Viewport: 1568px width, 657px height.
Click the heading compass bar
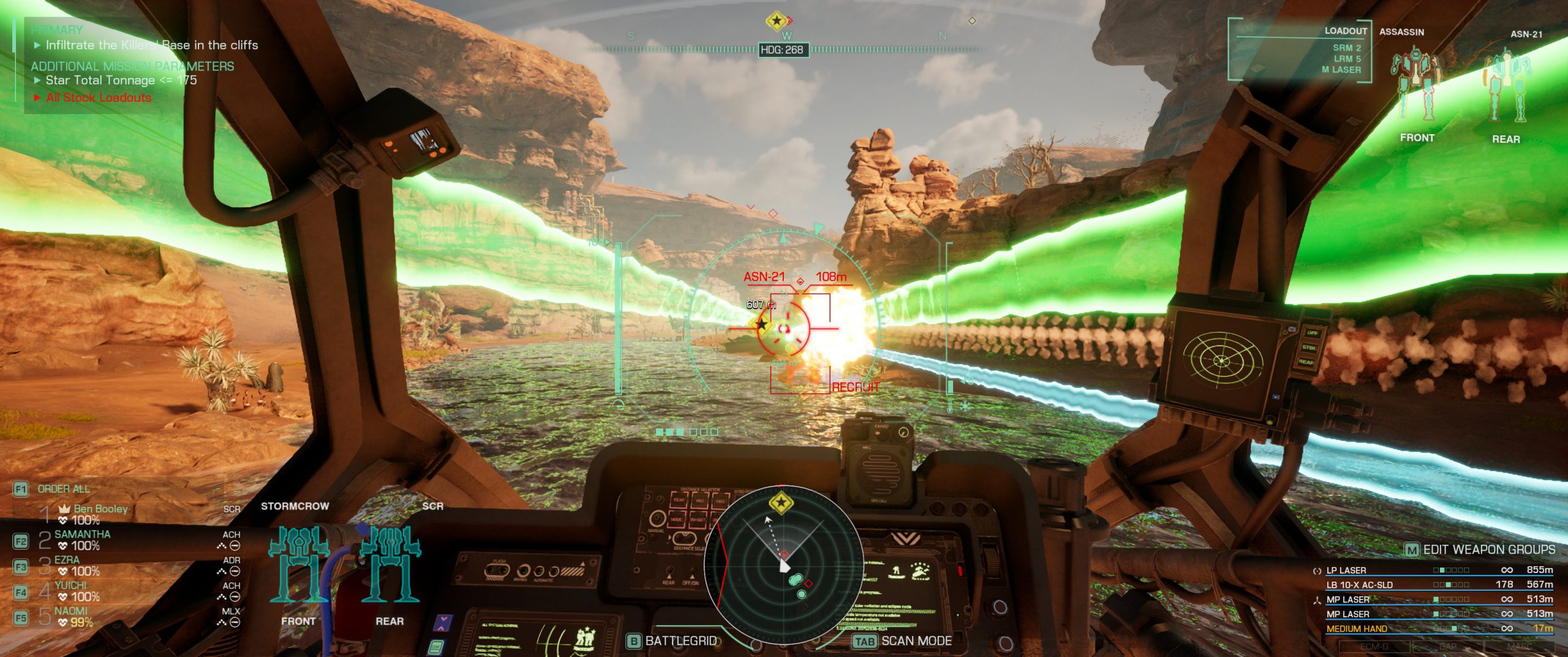[784, 50]
